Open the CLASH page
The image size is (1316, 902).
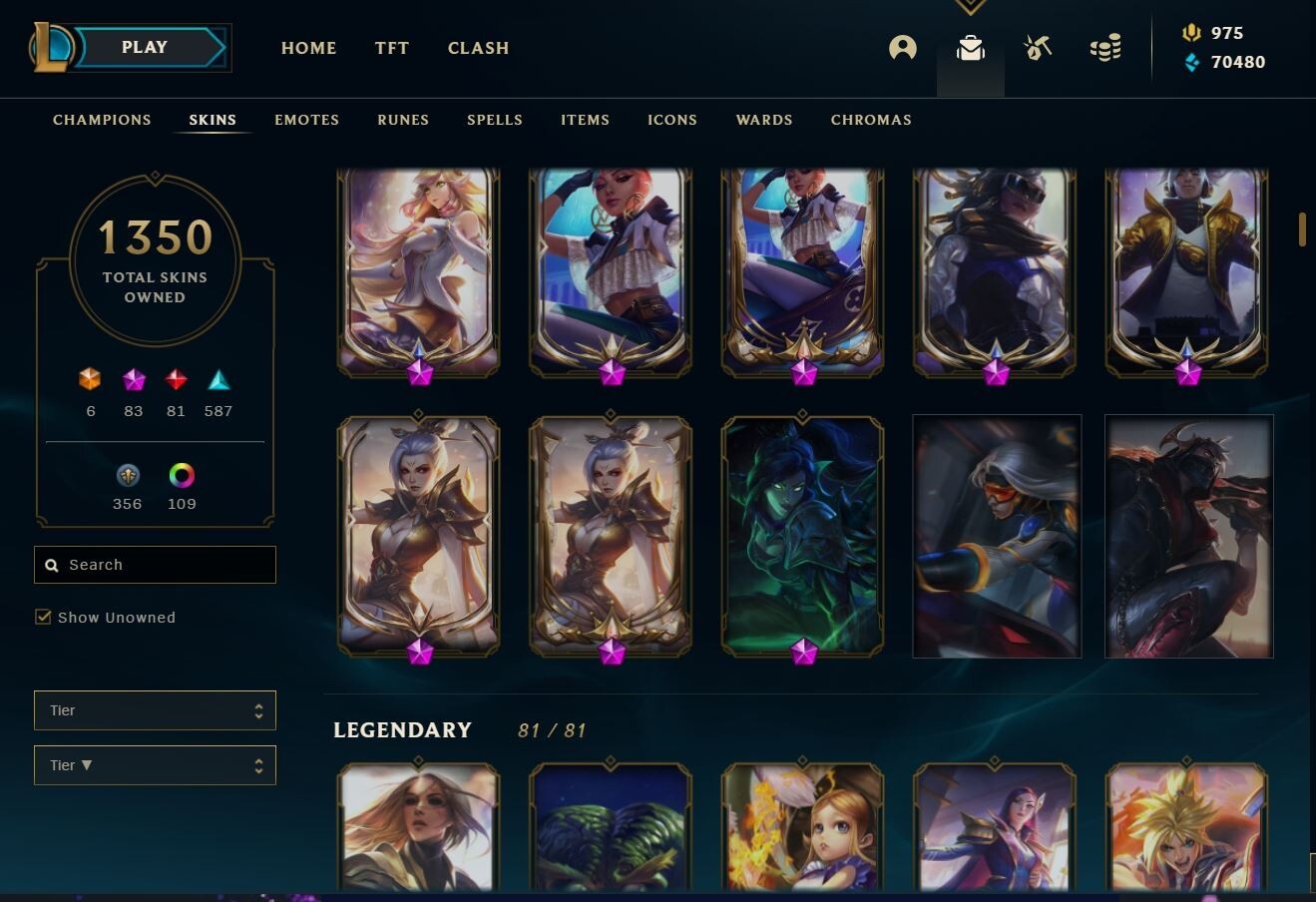[478, 47]
